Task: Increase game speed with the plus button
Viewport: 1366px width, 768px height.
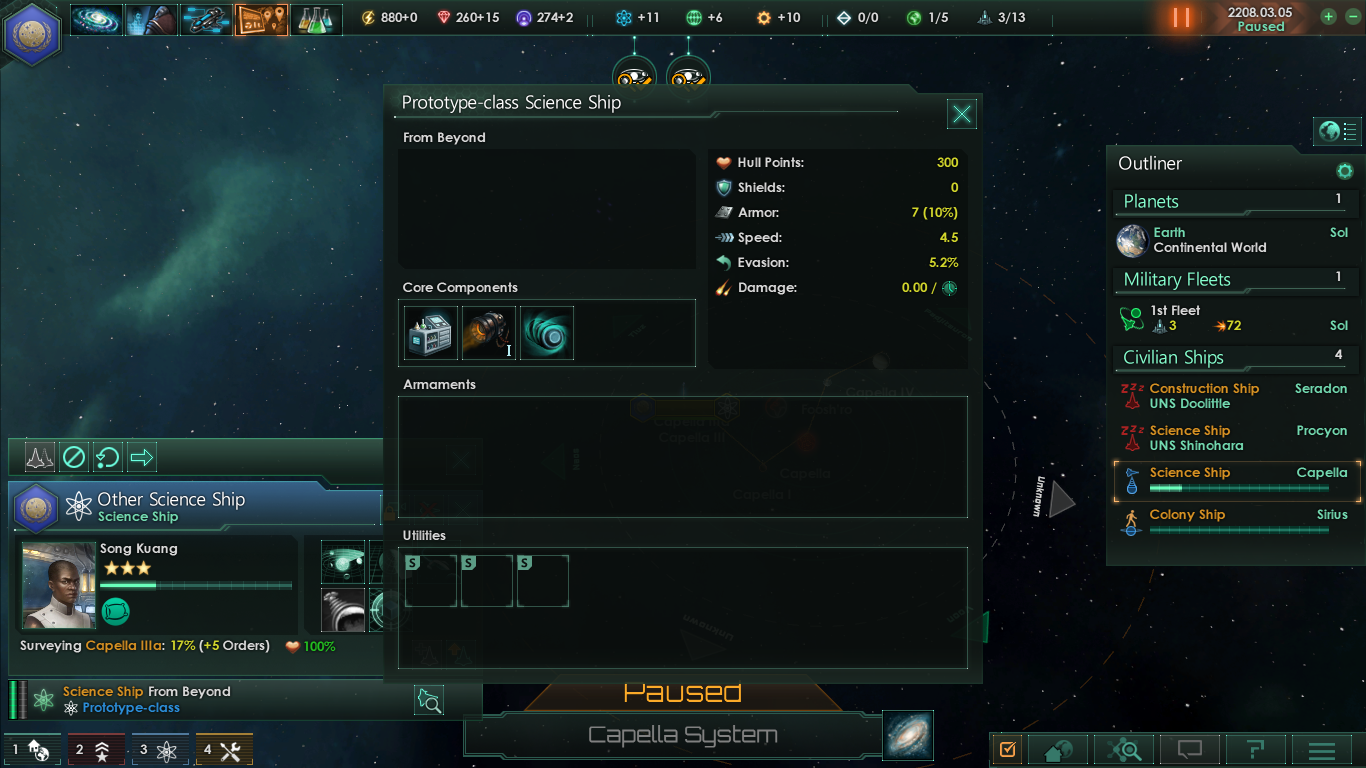Action: 1328,17
